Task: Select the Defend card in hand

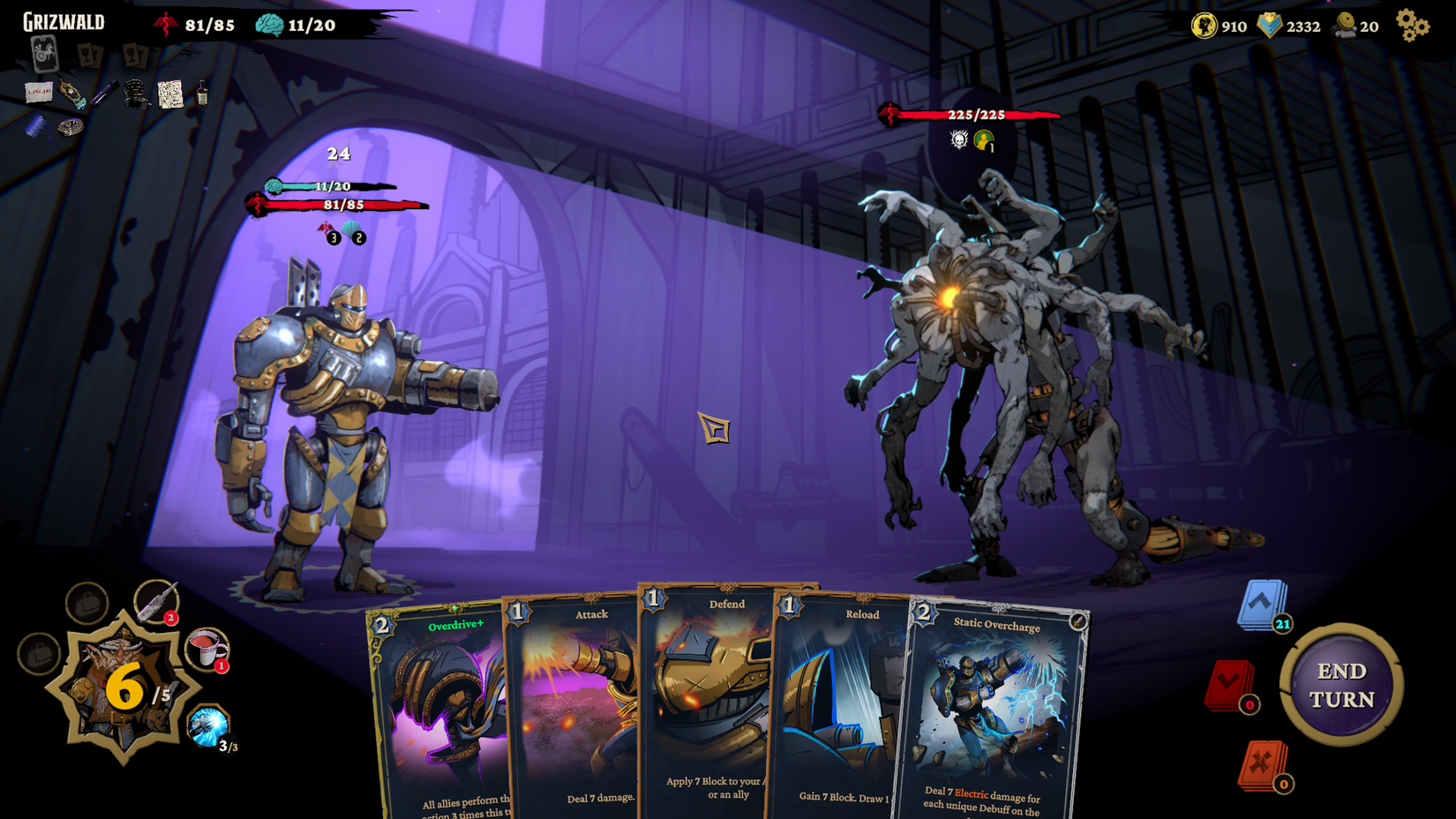Action: click(x=706, y=697)
